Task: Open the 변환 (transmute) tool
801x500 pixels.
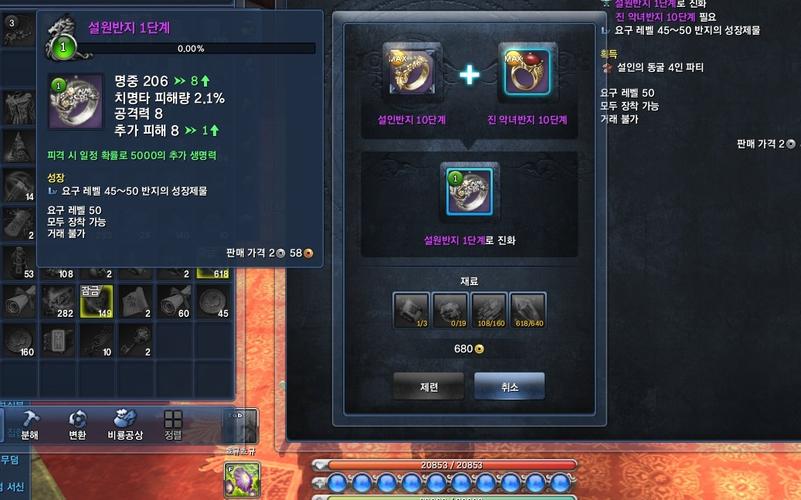Action: [x=77, y=423]
